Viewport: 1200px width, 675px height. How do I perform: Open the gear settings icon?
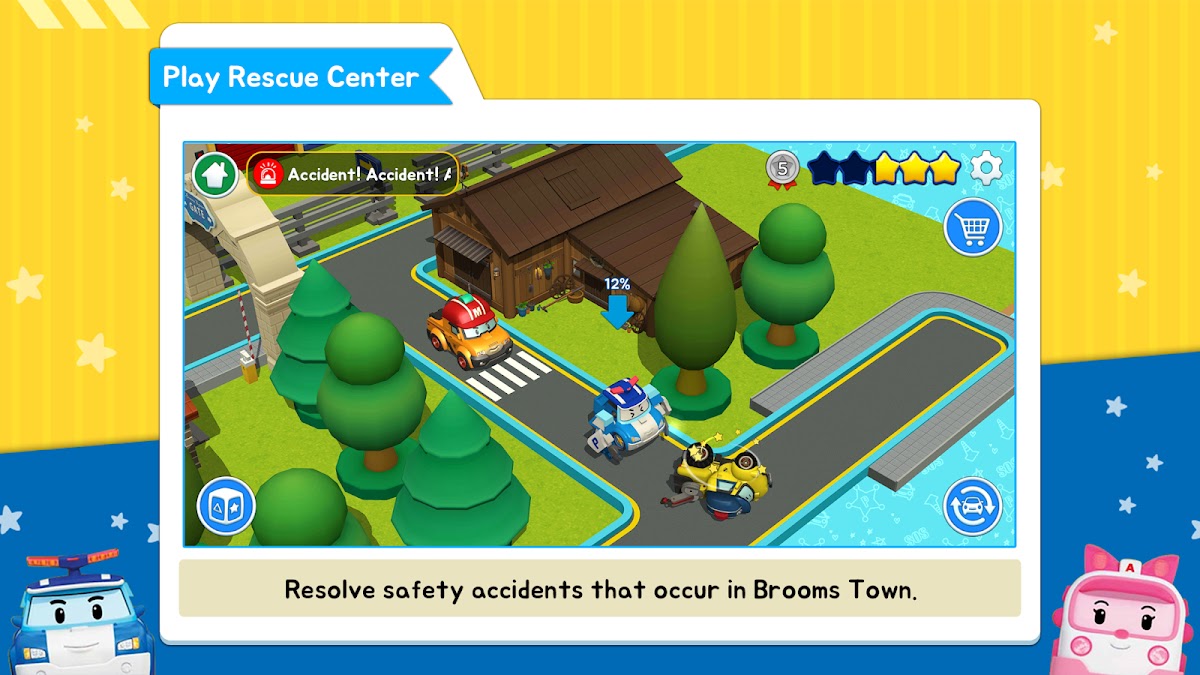click(x=986, y=168)
